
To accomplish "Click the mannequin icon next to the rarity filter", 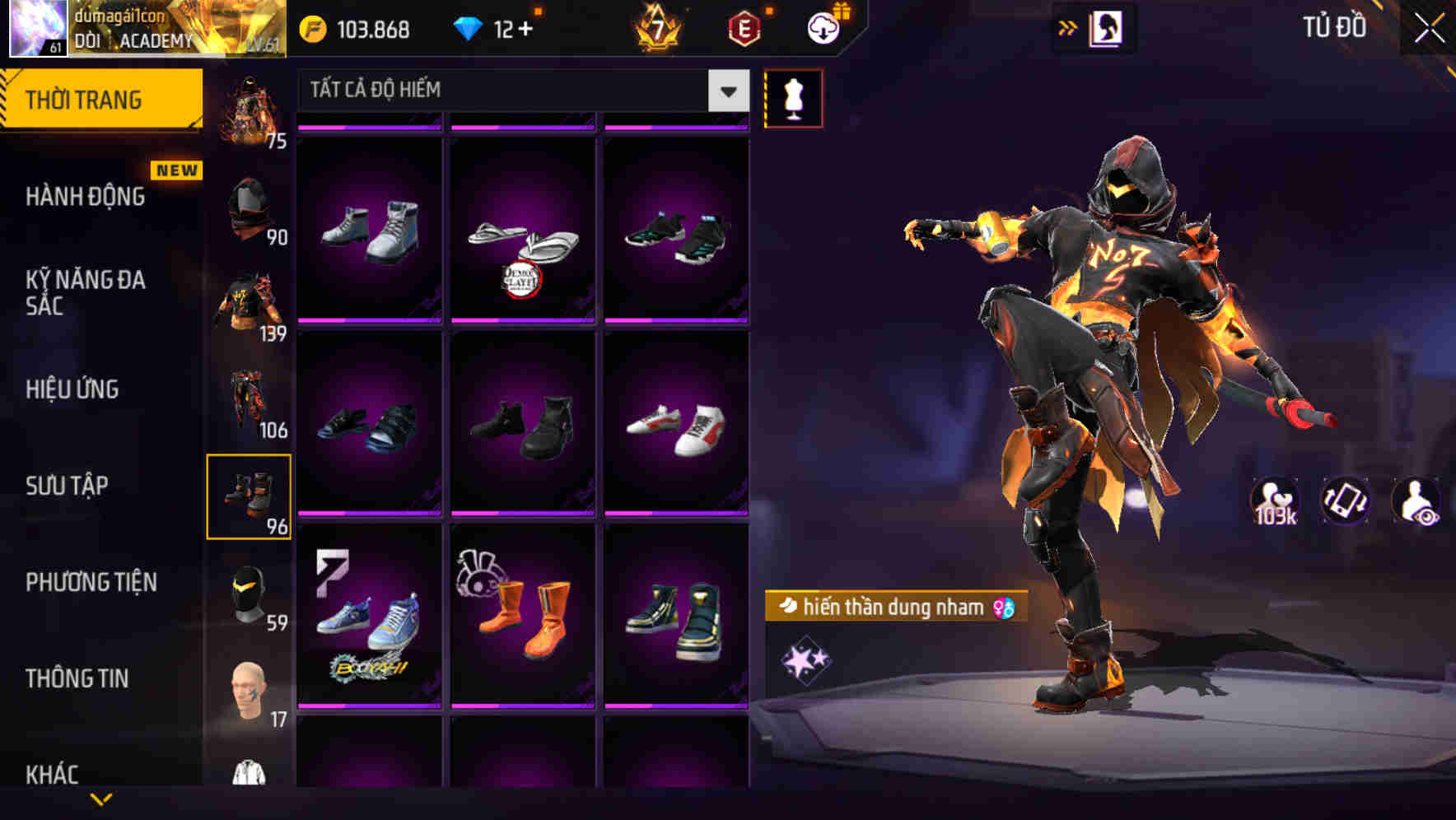I will pyautogui.click(x=794, y=96).
